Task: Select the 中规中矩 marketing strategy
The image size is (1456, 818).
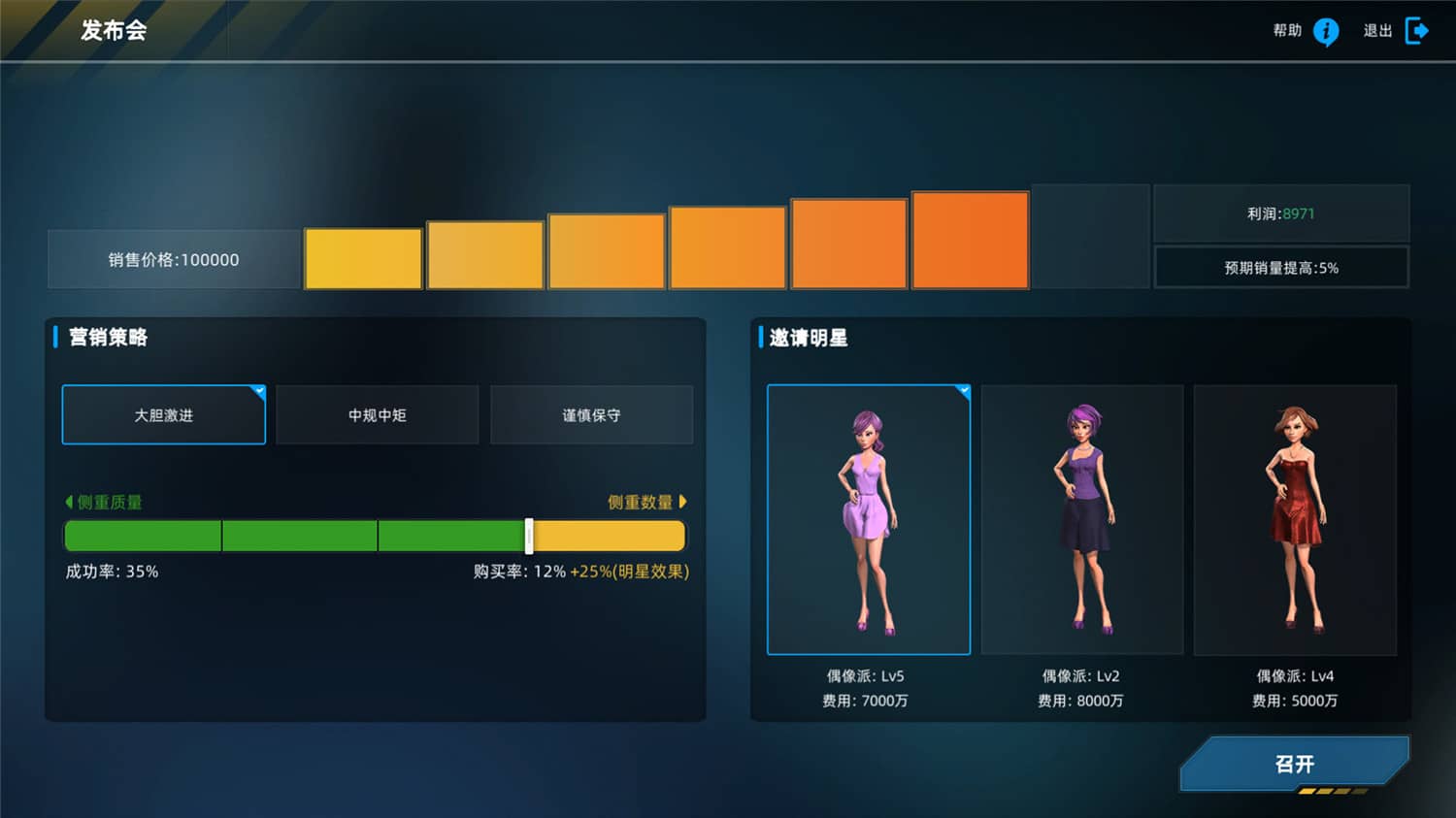Action: point(378,414)
